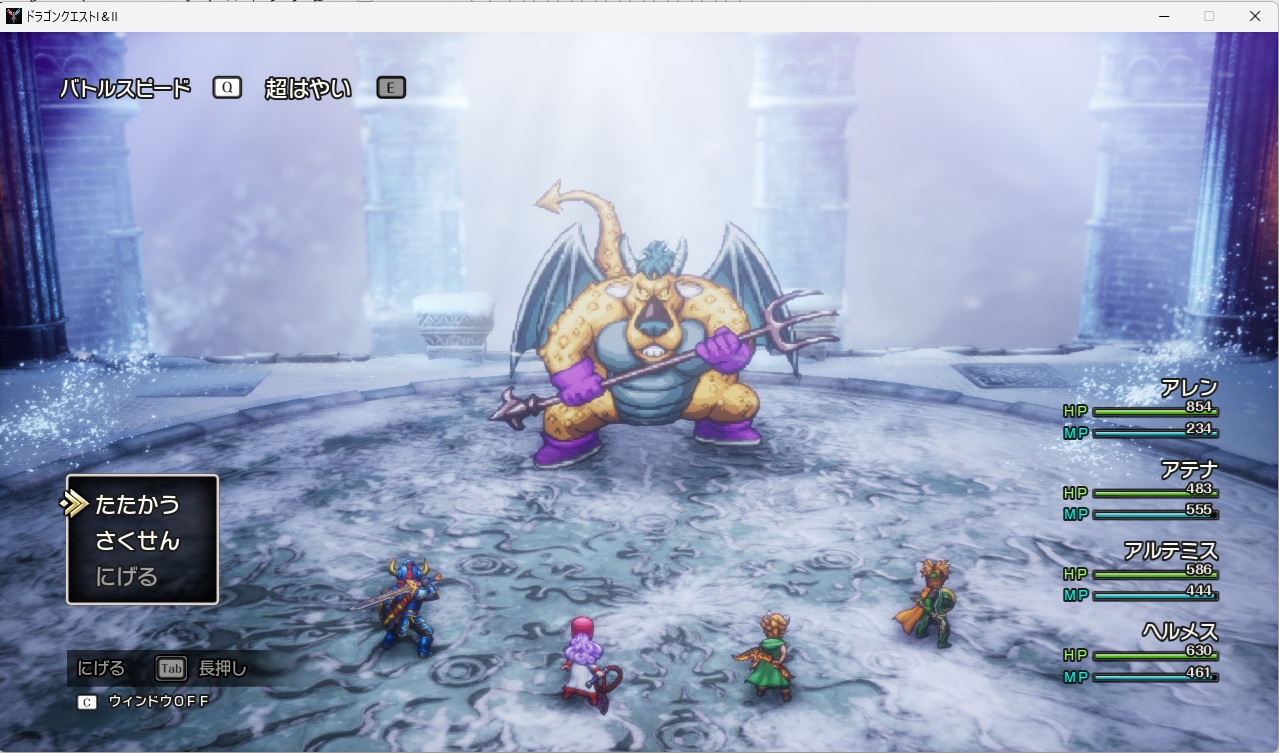Toggle the ウィンドウOFF option
The image size is (1279, 753).
pos(157,701)
